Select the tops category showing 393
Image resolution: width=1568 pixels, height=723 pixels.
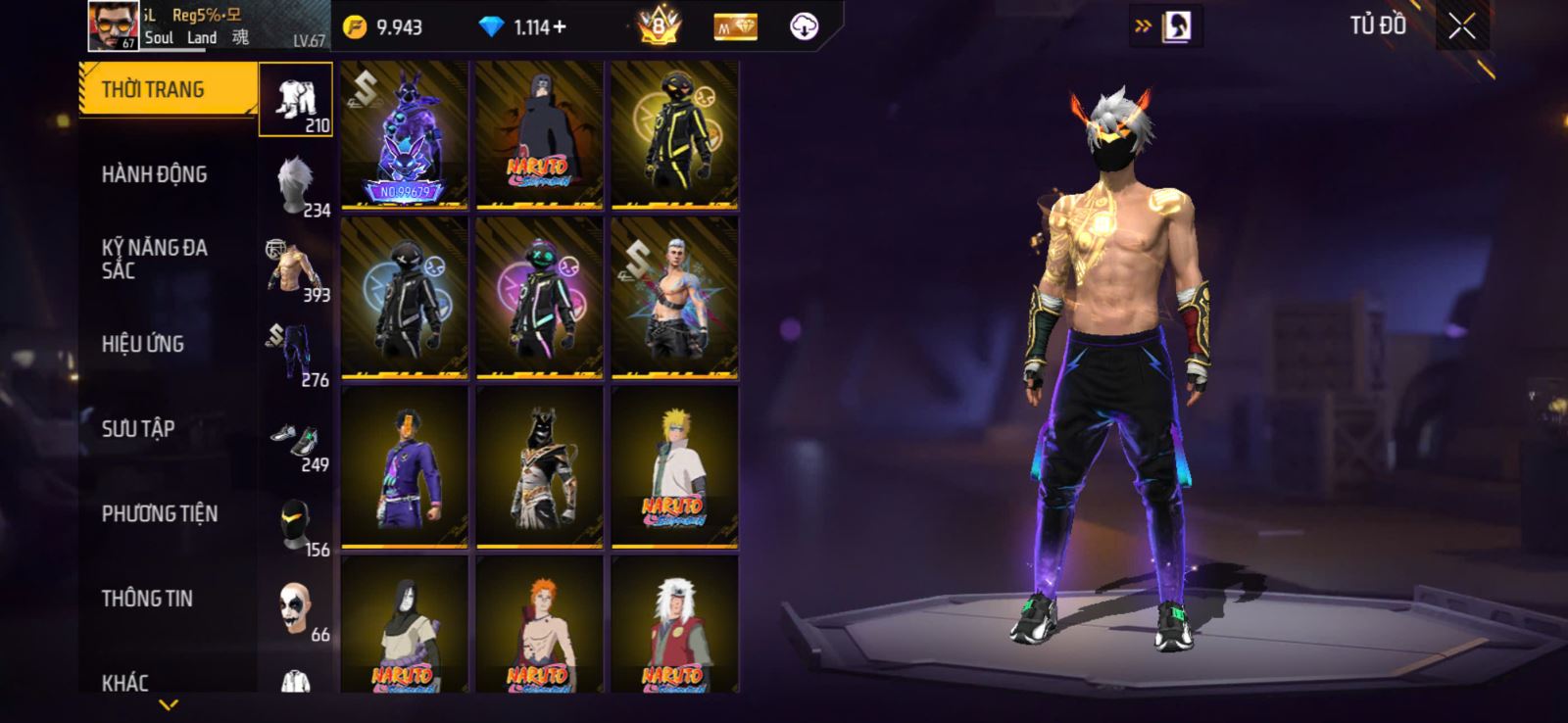pyautogui.click(x=296, y=269)
